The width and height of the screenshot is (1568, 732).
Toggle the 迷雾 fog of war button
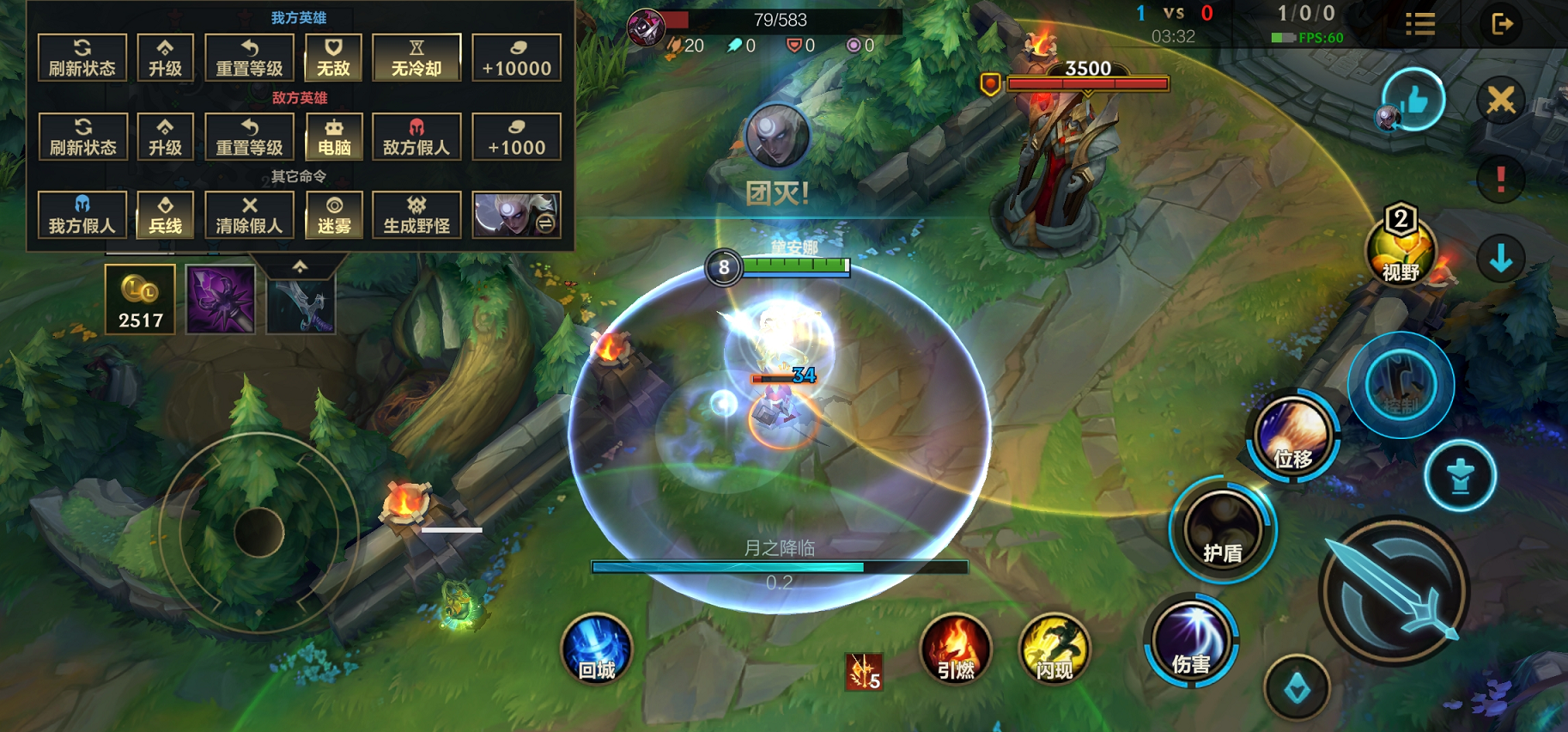click(333, 215)
